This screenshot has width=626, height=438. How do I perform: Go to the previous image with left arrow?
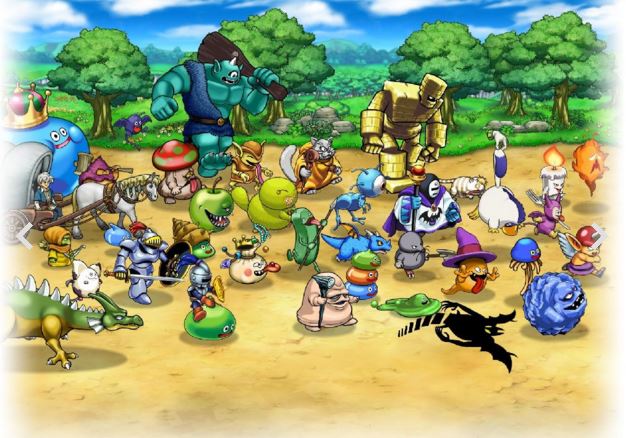tap(26, 234)
